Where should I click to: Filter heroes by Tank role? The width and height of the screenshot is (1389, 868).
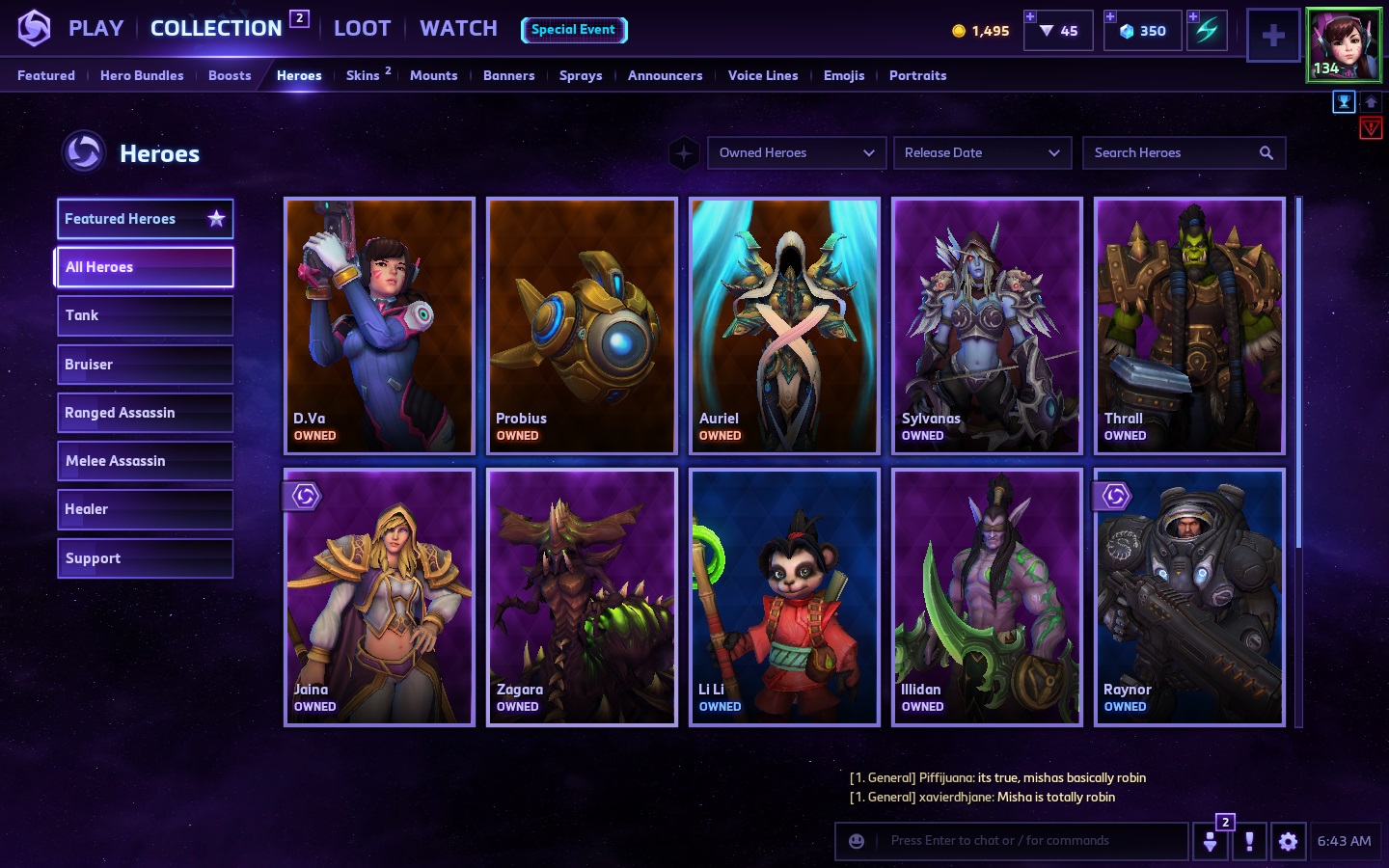coord(145,315)
